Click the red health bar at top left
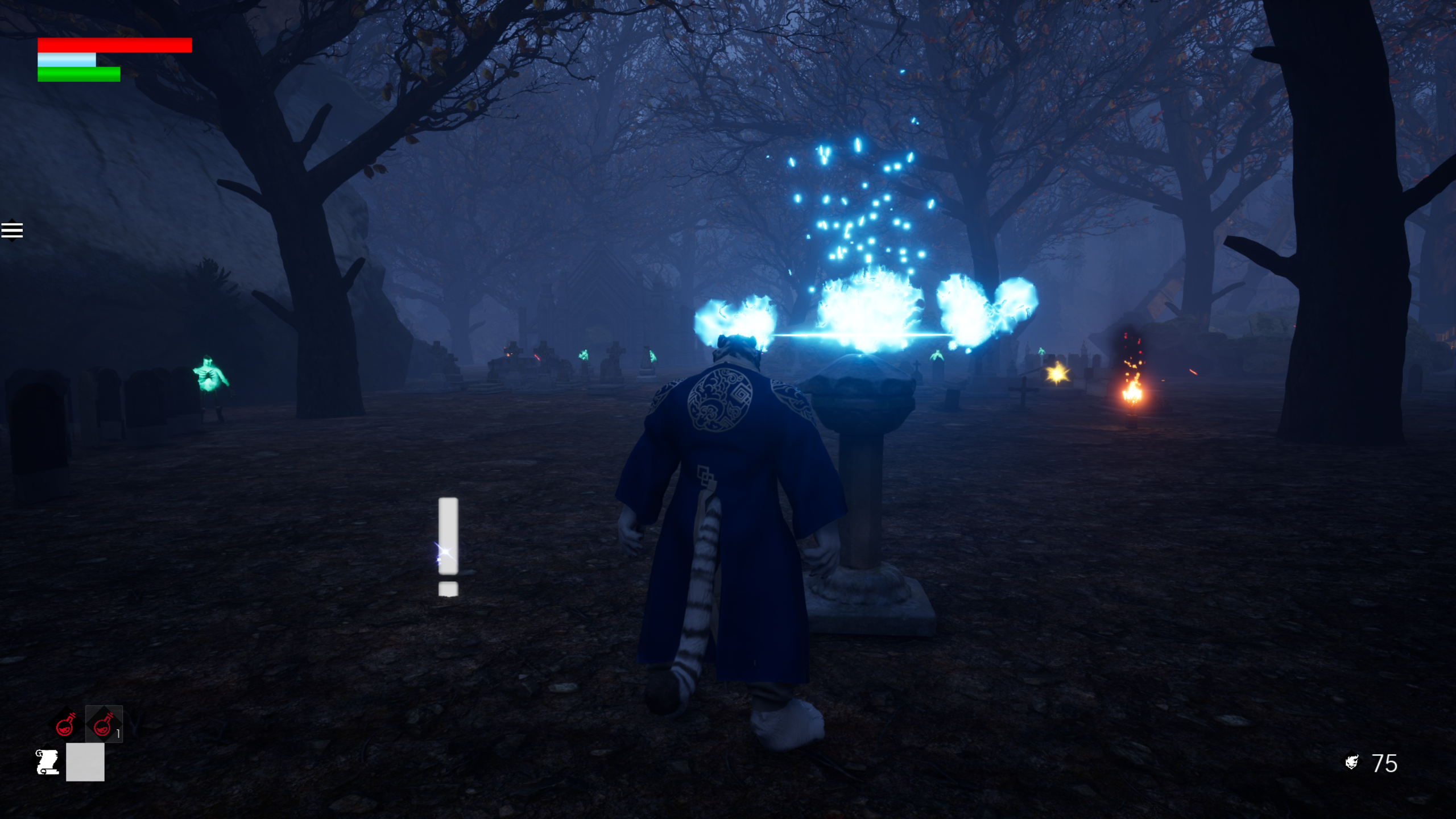 coord(114,45)
